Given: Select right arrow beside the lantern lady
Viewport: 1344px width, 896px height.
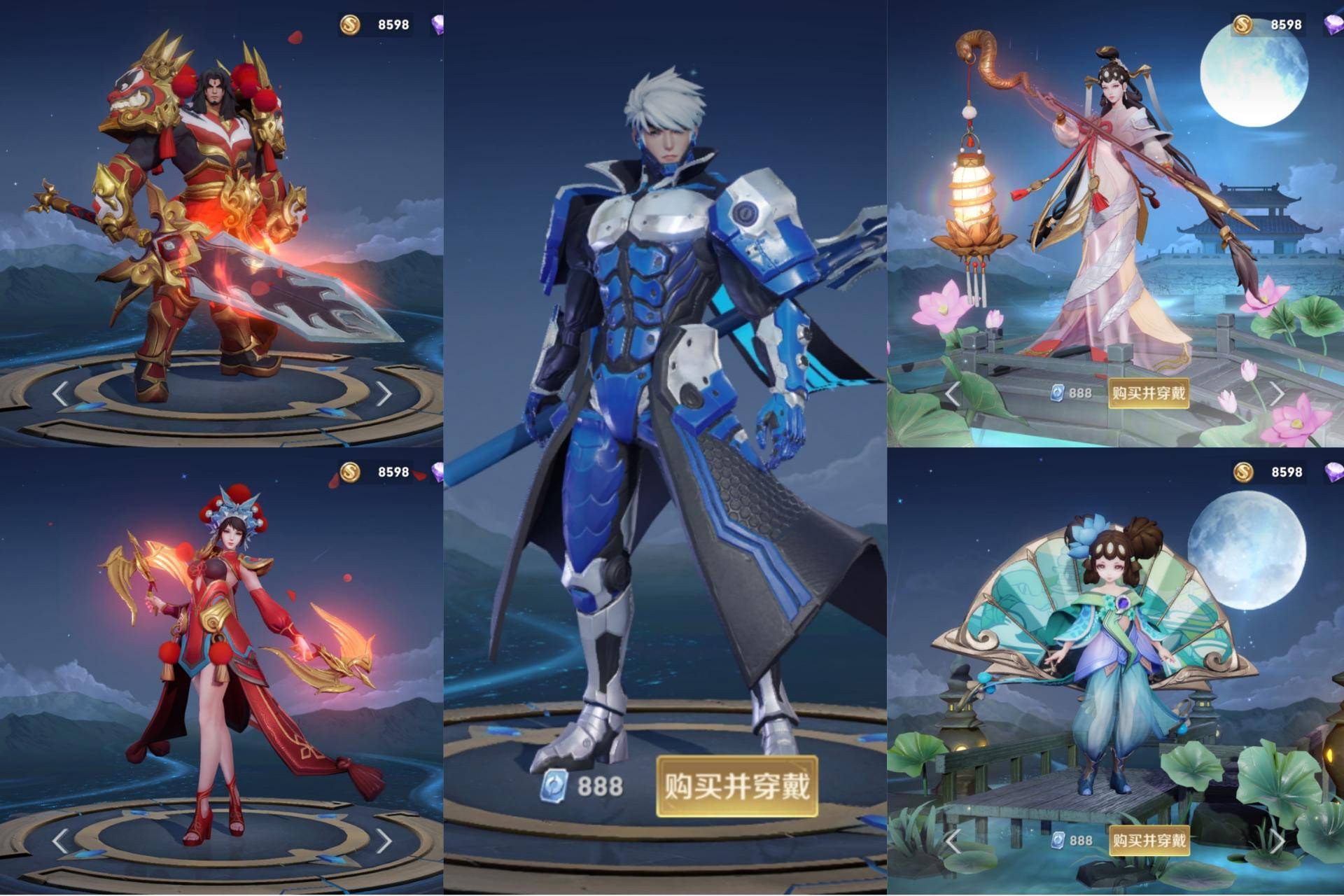Looking at the screenshot, I should pyautogui.click(x=1277, y=394).
